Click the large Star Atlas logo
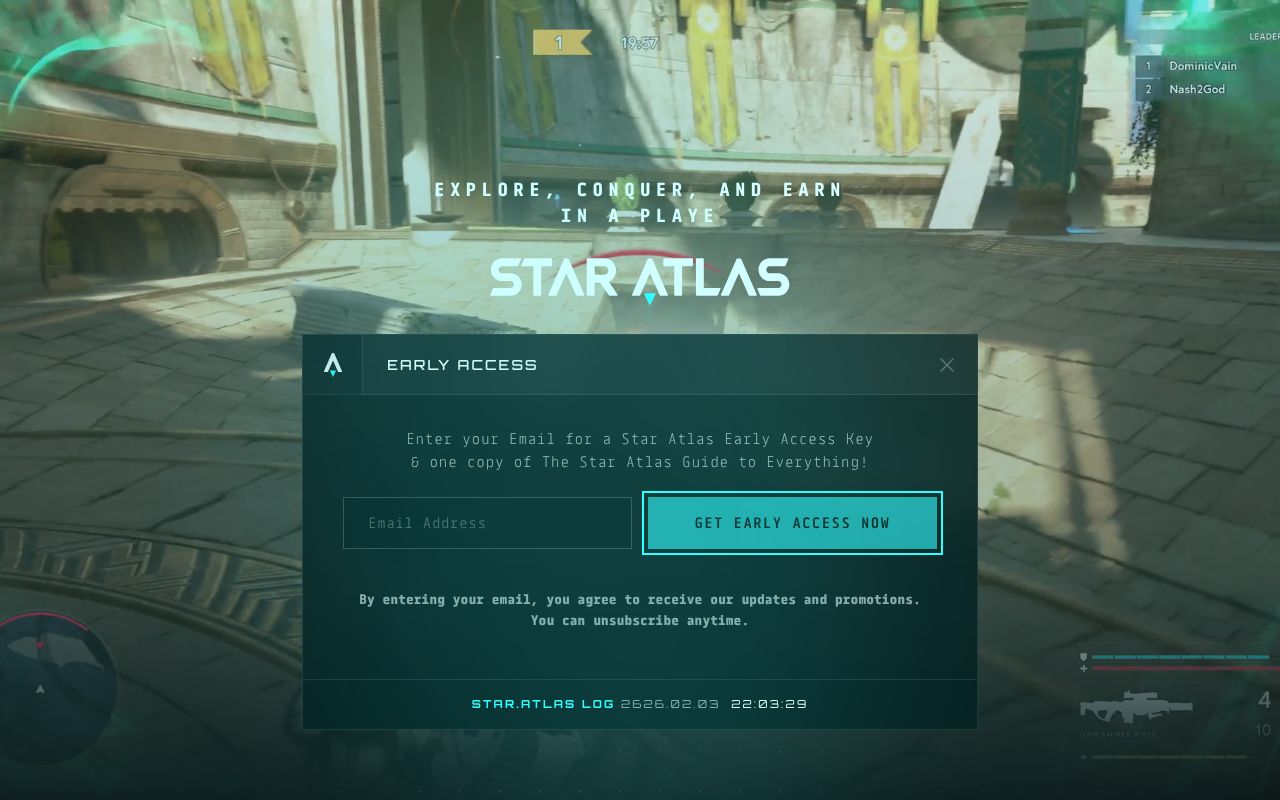 (x=640, y=278)
